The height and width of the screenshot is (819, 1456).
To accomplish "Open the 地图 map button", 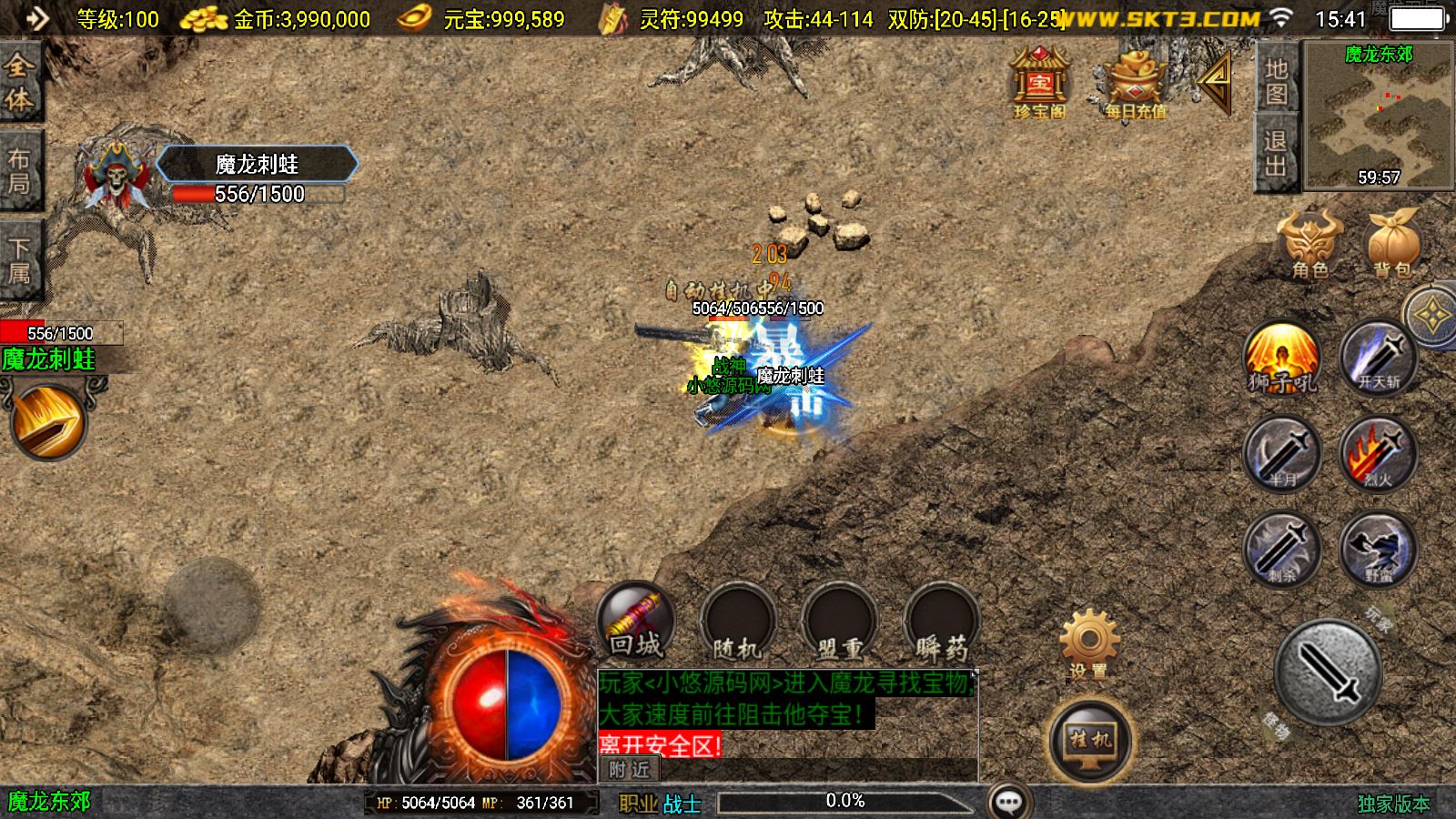I will (x=1276, y=81).
